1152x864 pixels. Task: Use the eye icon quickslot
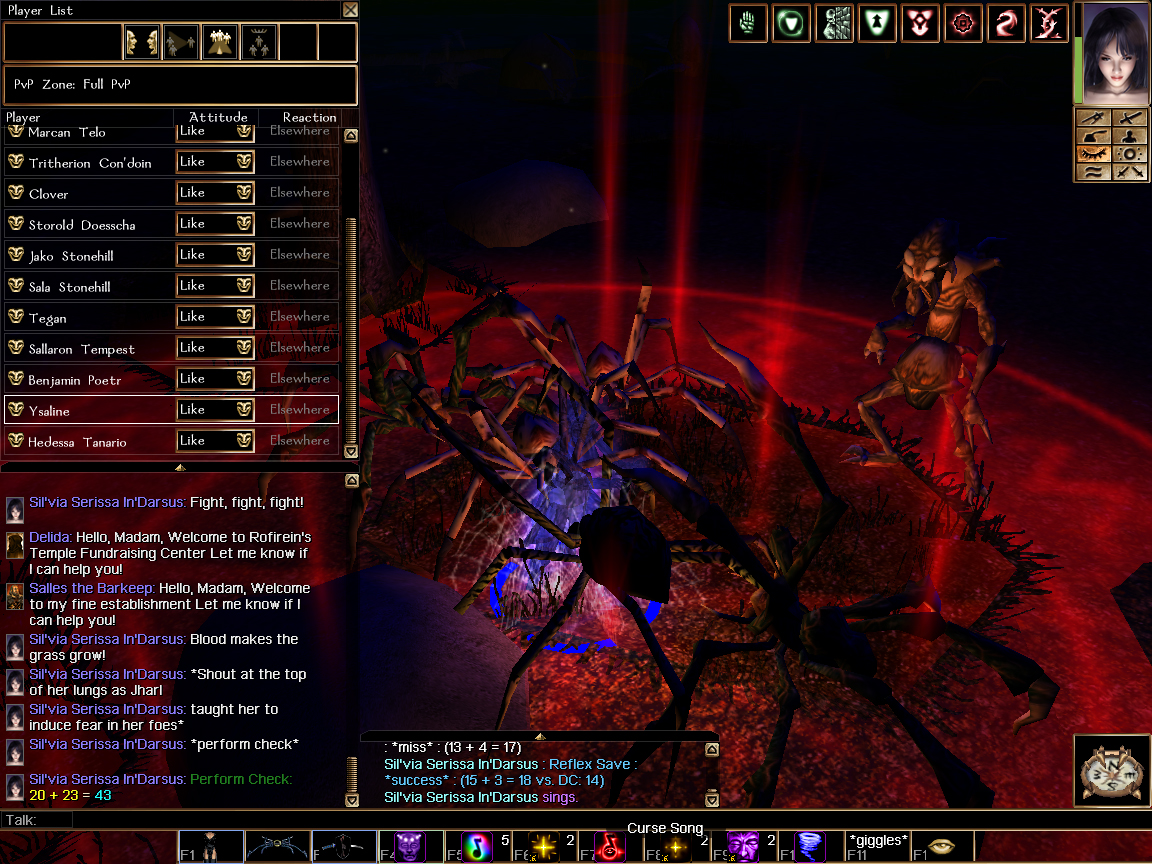(x=944, y=846)
